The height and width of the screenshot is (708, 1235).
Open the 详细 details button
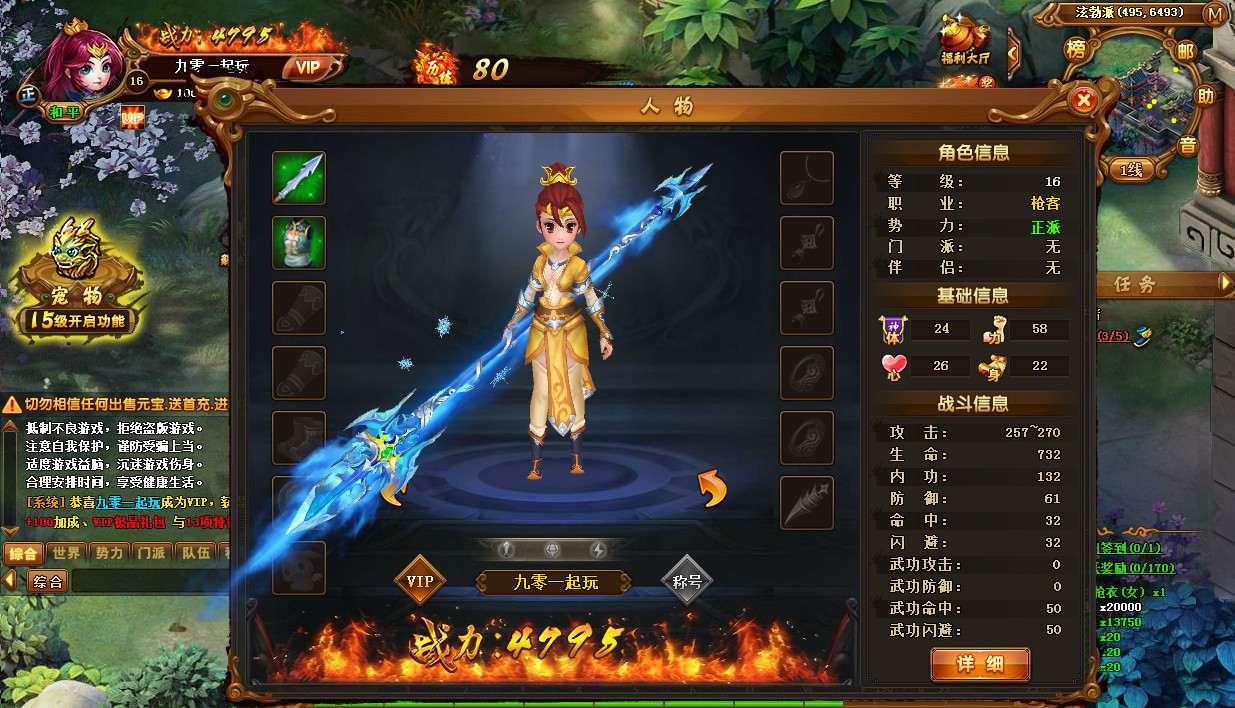[979, 665]
